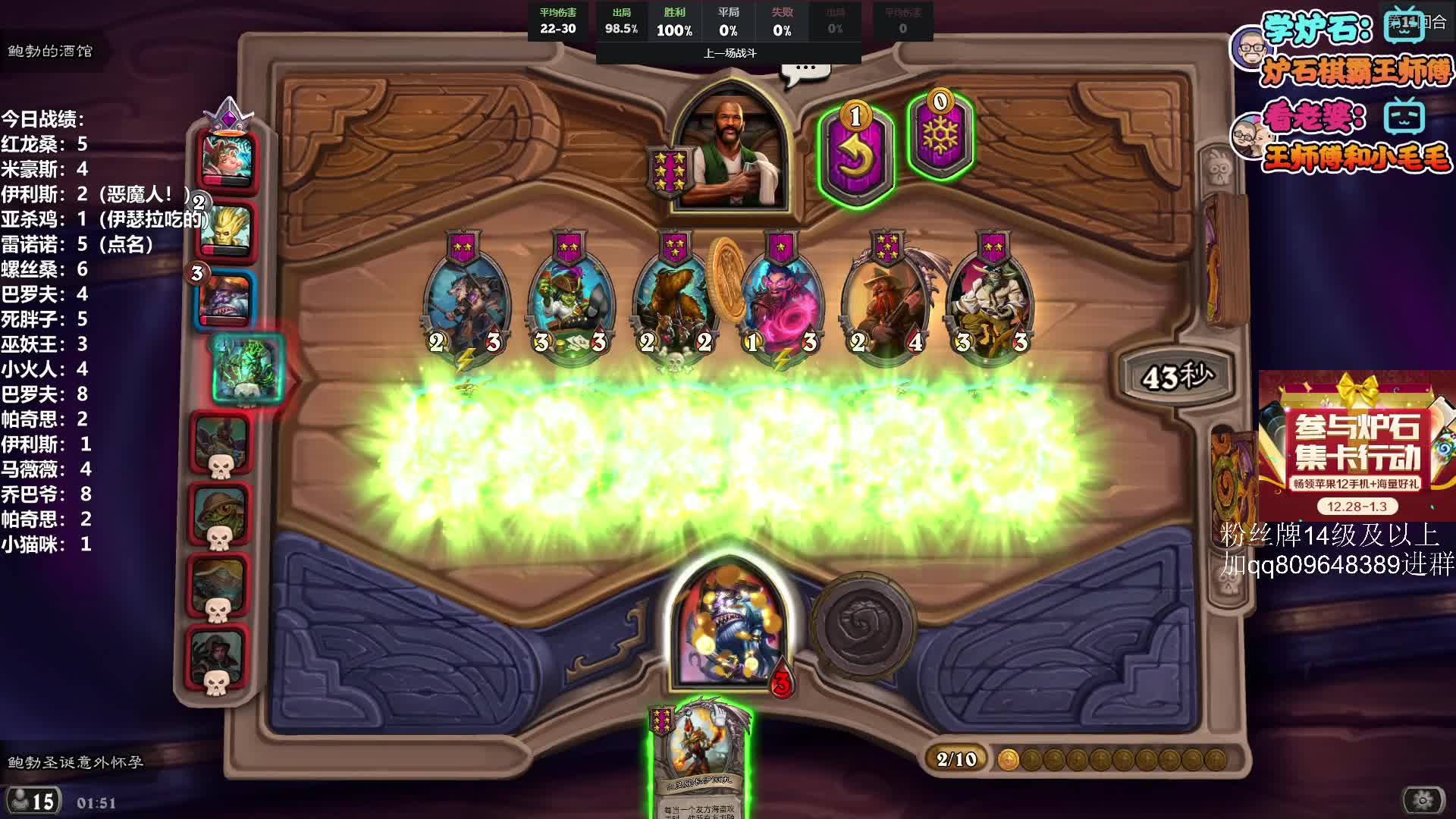Open the game settings gear menu

[x=1423, y=799]
